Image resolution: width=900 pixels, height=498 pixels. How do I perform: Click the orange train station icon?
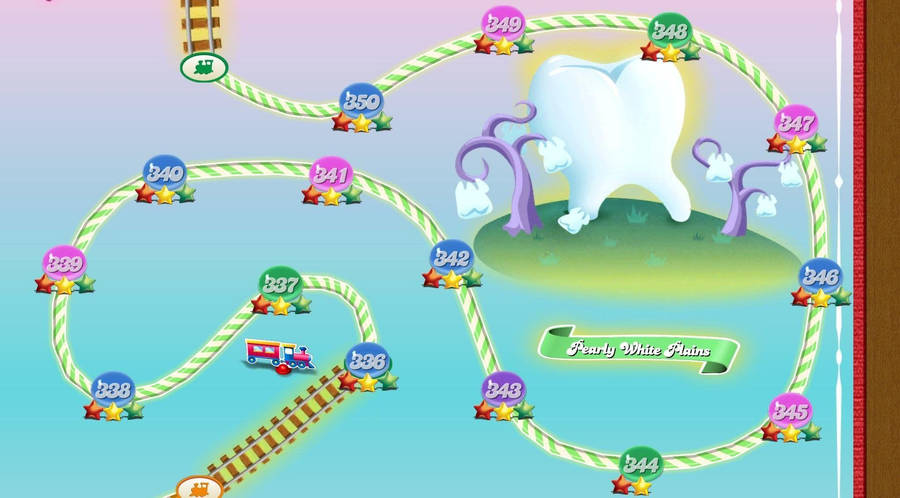199,488
